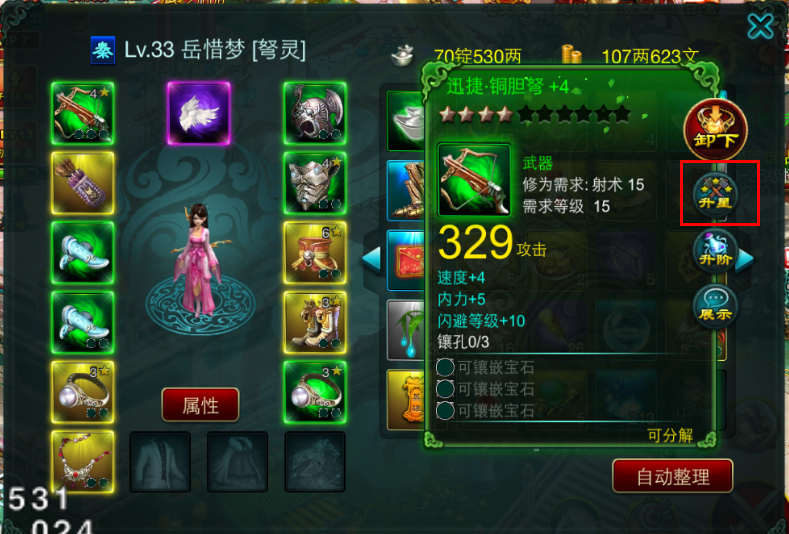The width and height of the screenshot is (789, 534).
Task: Click the white wings slot above the character
Action: click(x=198, y=114)
